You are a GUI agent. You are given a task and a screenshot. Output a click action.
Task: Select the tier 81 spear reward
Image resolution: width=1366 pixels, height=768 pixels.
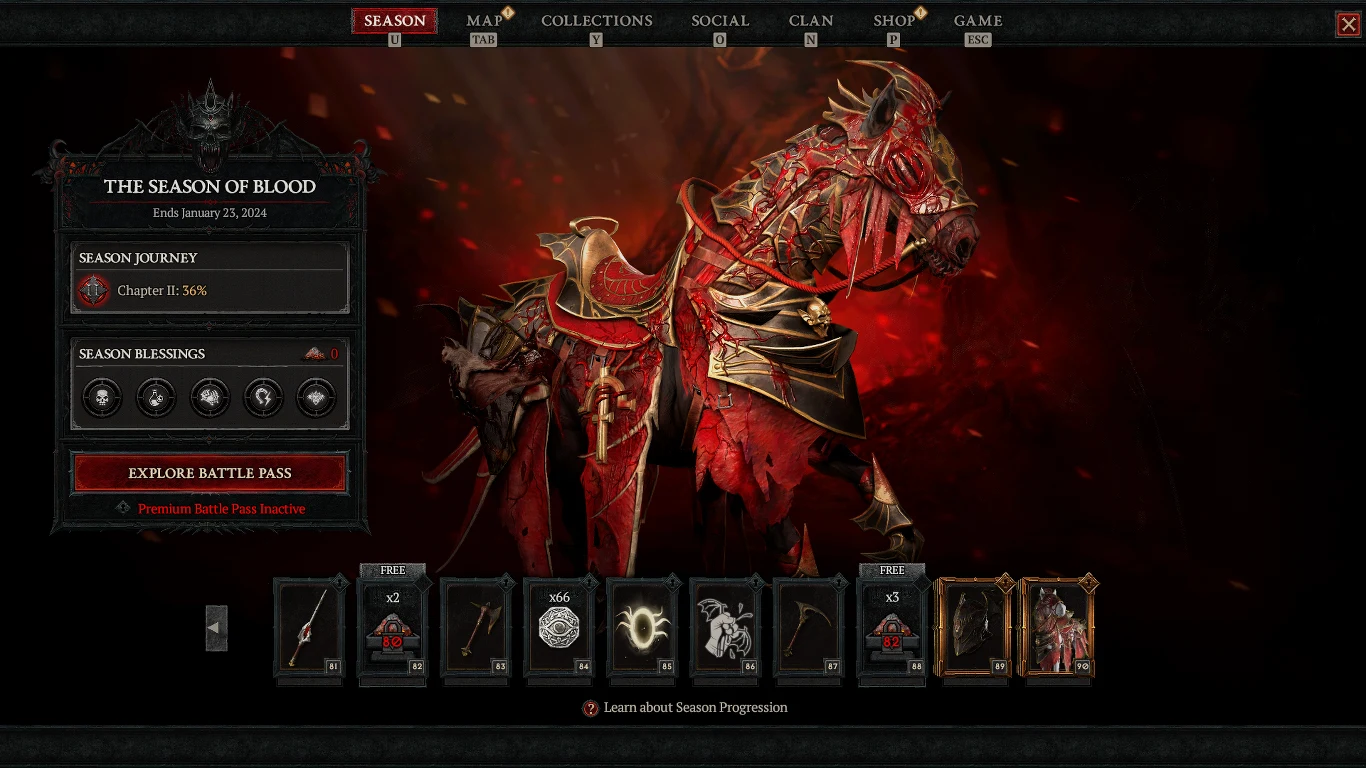point(309,628)
